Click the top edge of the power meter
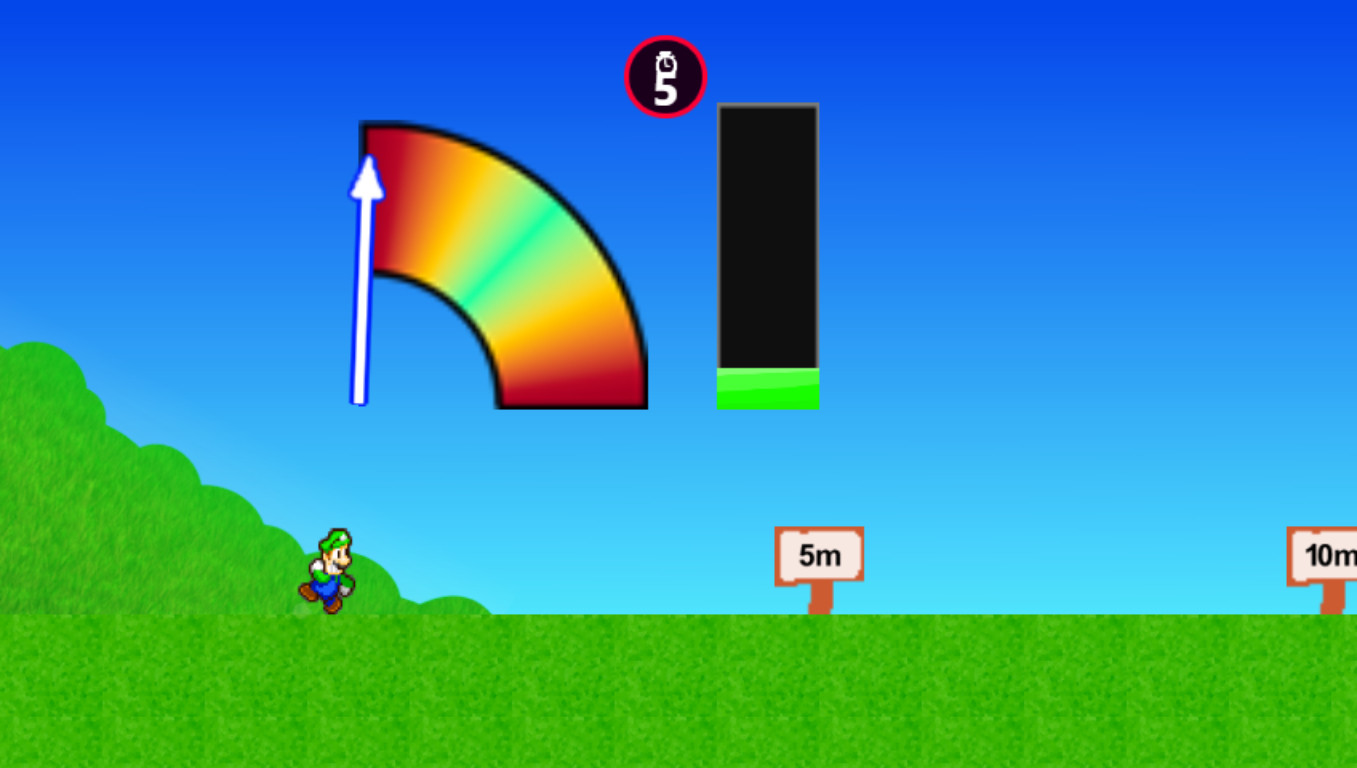1357x768 pixels. tap(767, 107)
